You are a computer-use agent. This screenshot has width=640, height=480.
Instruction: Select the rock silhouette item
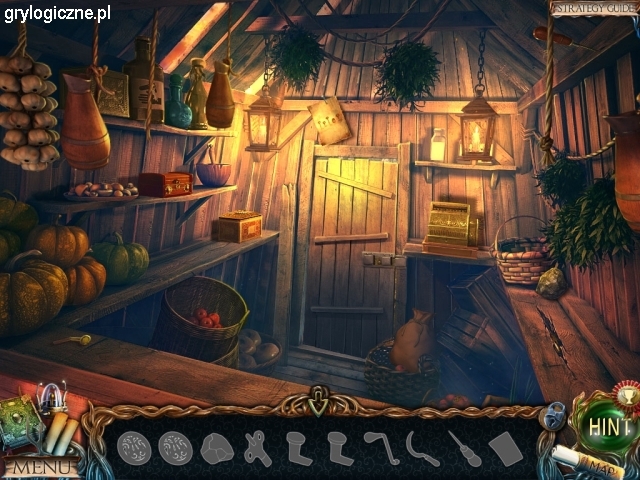(216, 449)
